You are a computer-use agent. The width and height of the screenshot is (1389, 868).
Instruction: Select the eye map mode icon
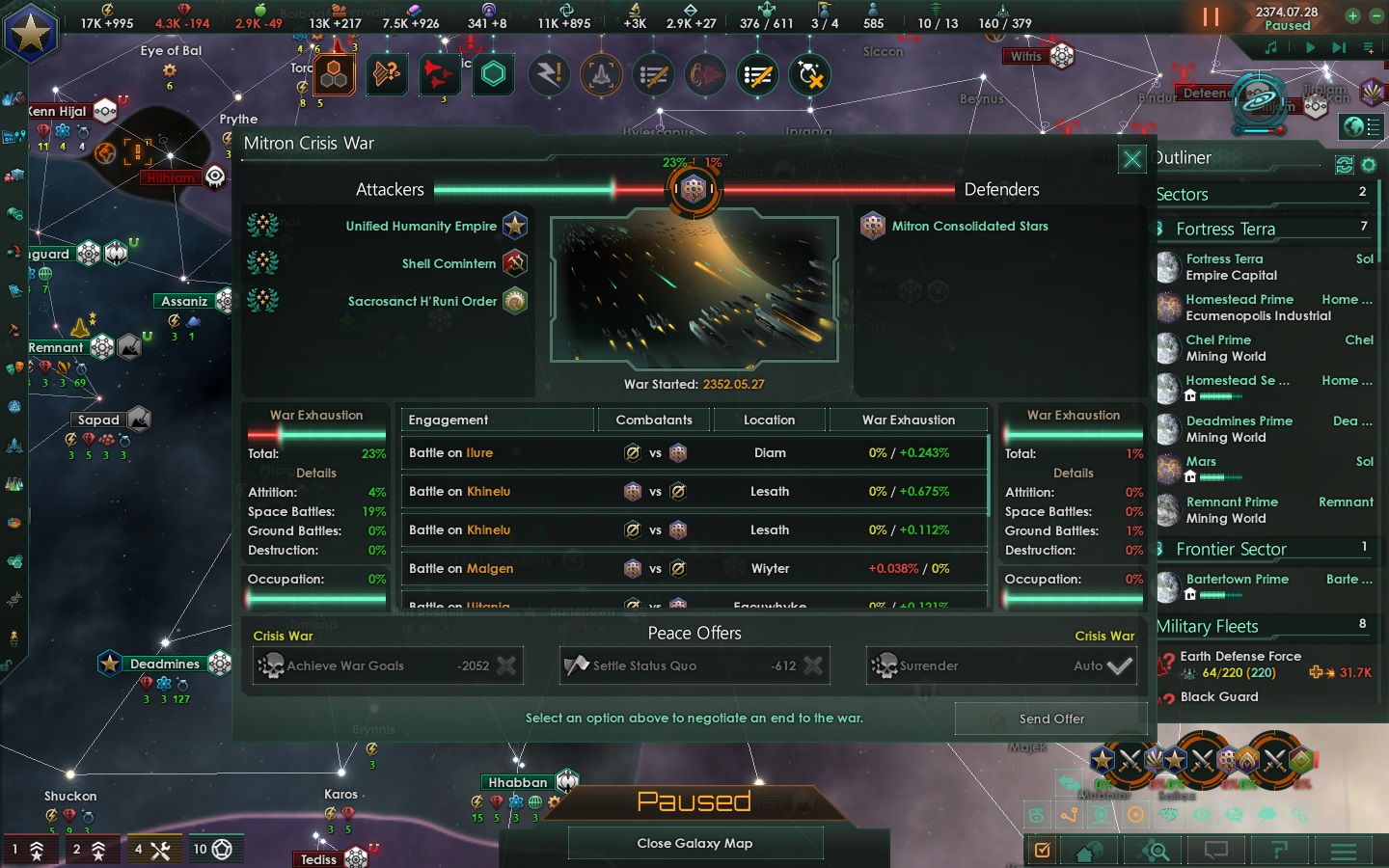click(x=1202, y=815)
